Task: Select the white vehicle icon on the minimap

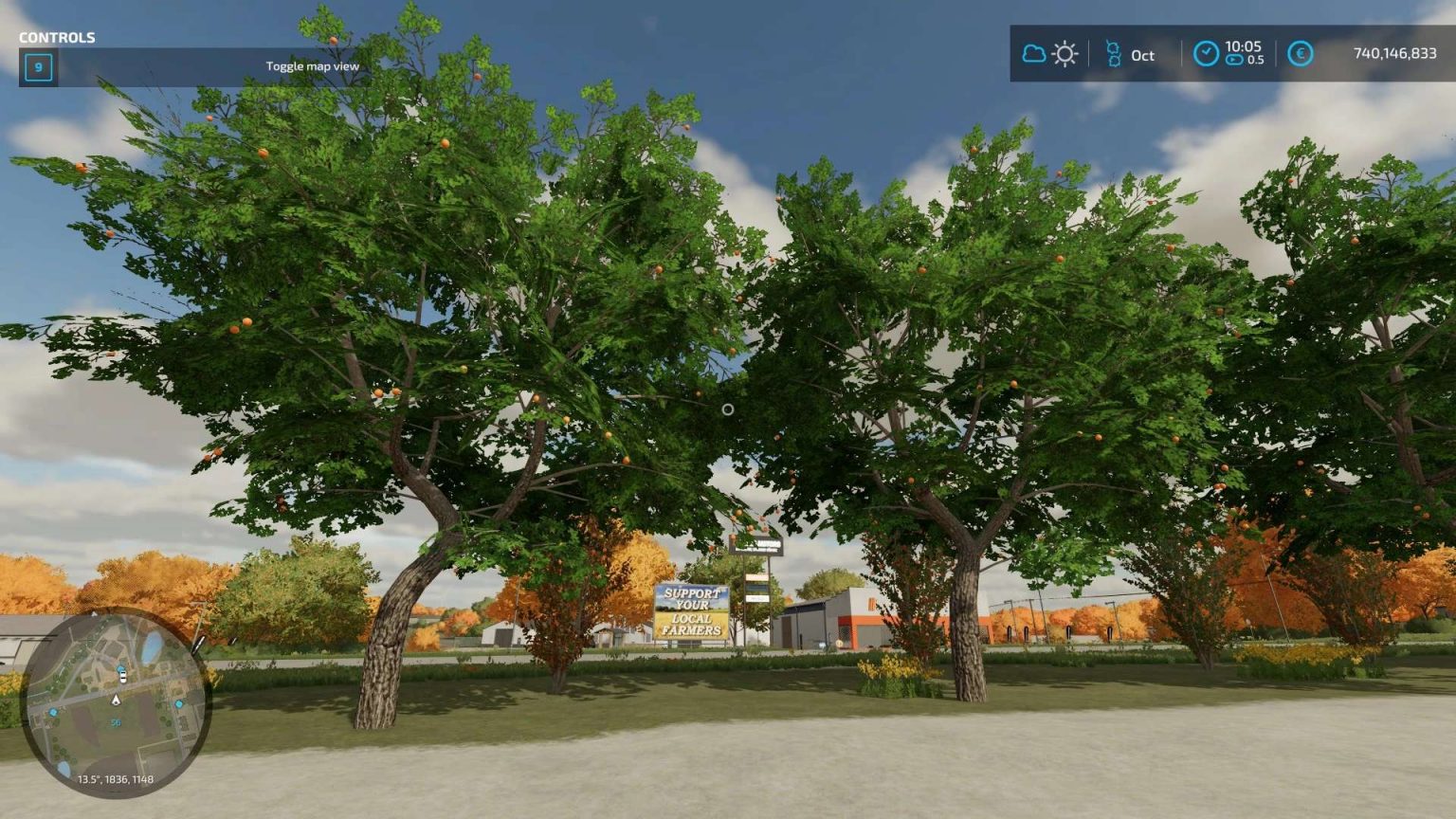Action: coord(122,677)
